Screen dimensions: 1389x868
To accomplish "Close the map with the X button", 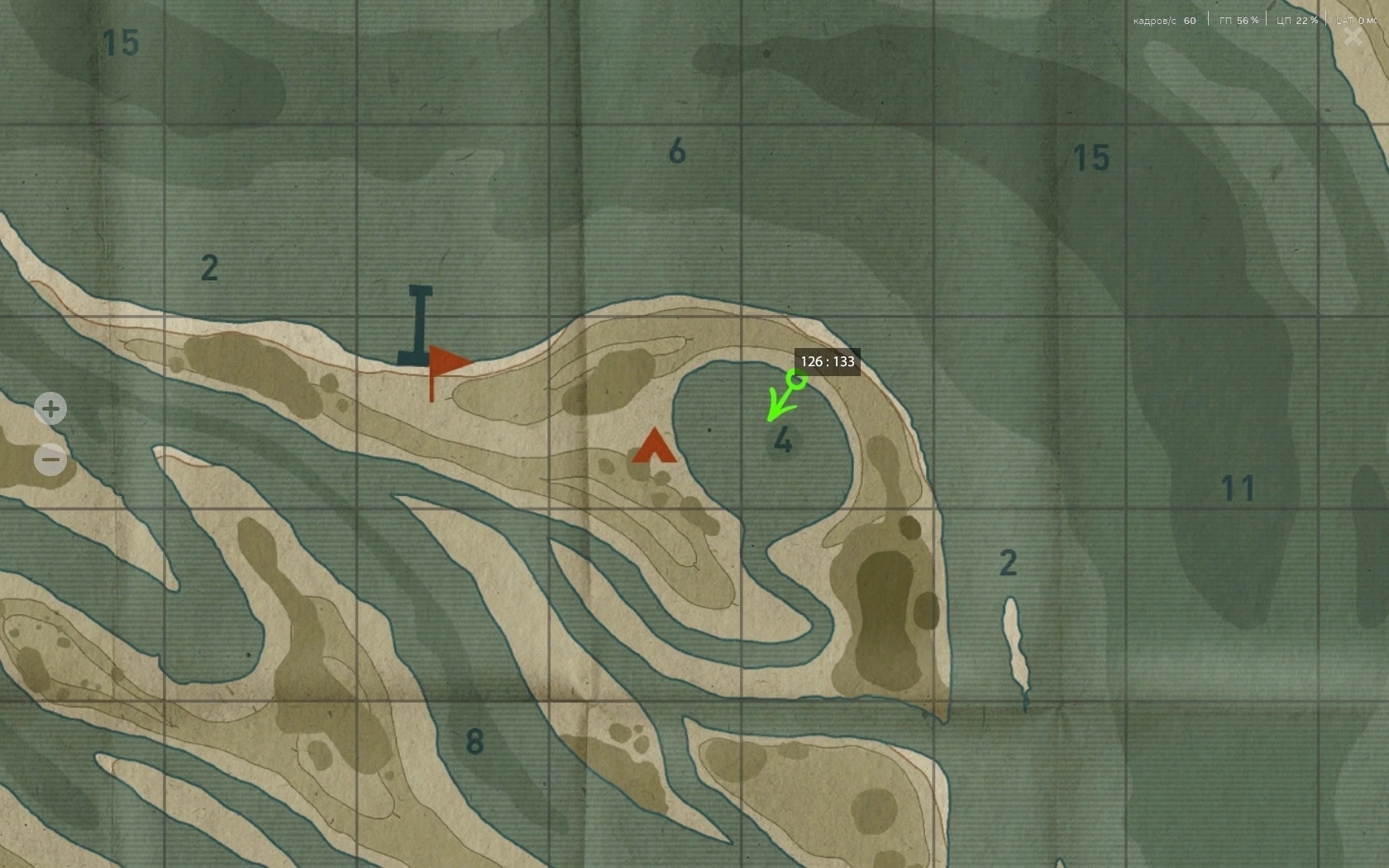I will click(1353, 36).
